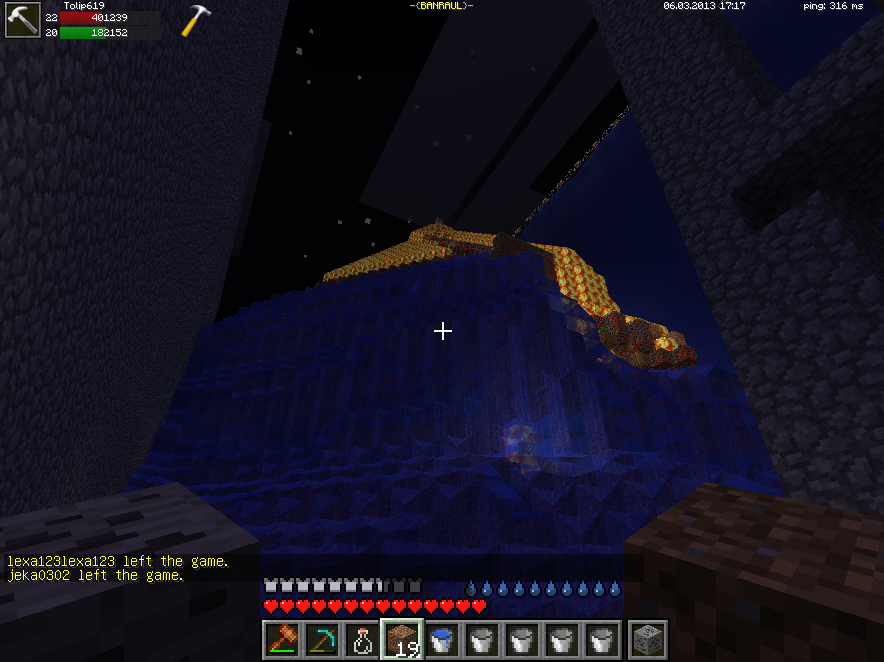Viewport: 884px width, 662px height.
Task: Click the yellow-handled hammer icon
Action: point(196,21)
